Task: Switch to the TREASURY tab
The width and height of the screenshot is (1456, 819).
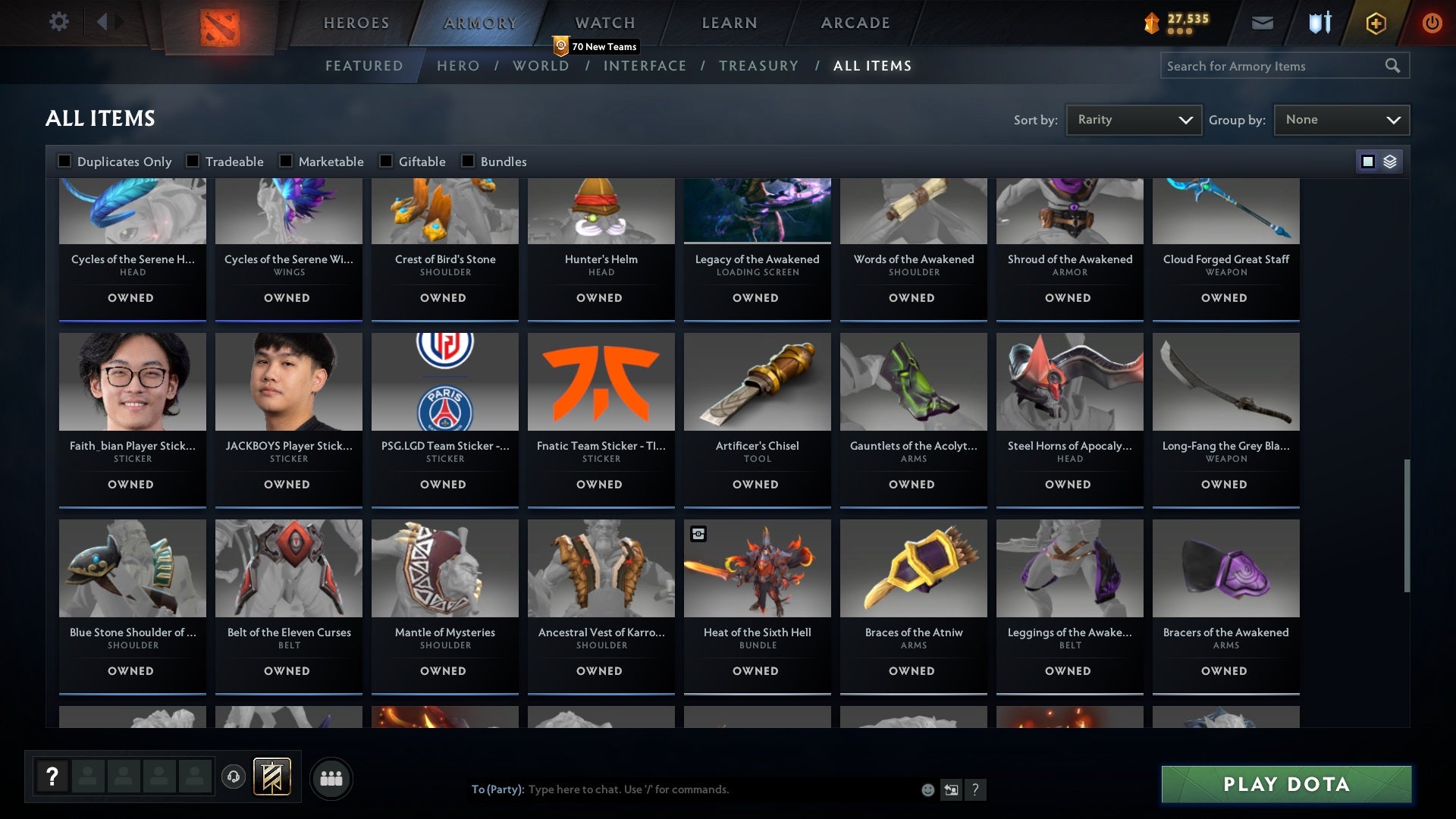Action: 758,66
